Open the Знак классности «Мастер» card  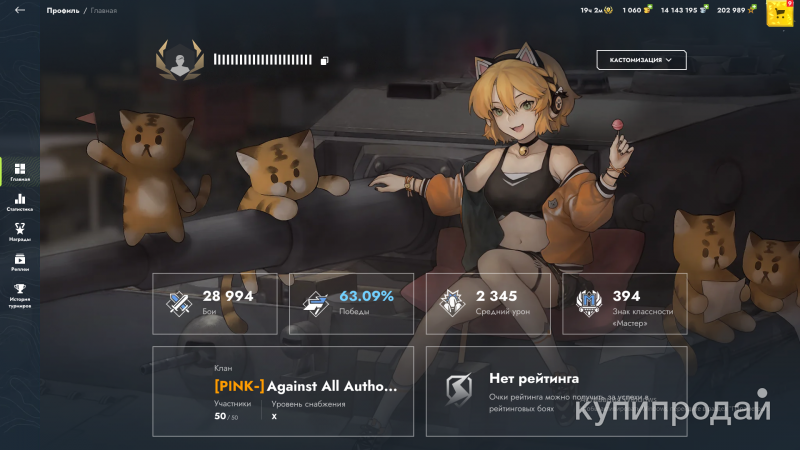click(x=624, y=303)
